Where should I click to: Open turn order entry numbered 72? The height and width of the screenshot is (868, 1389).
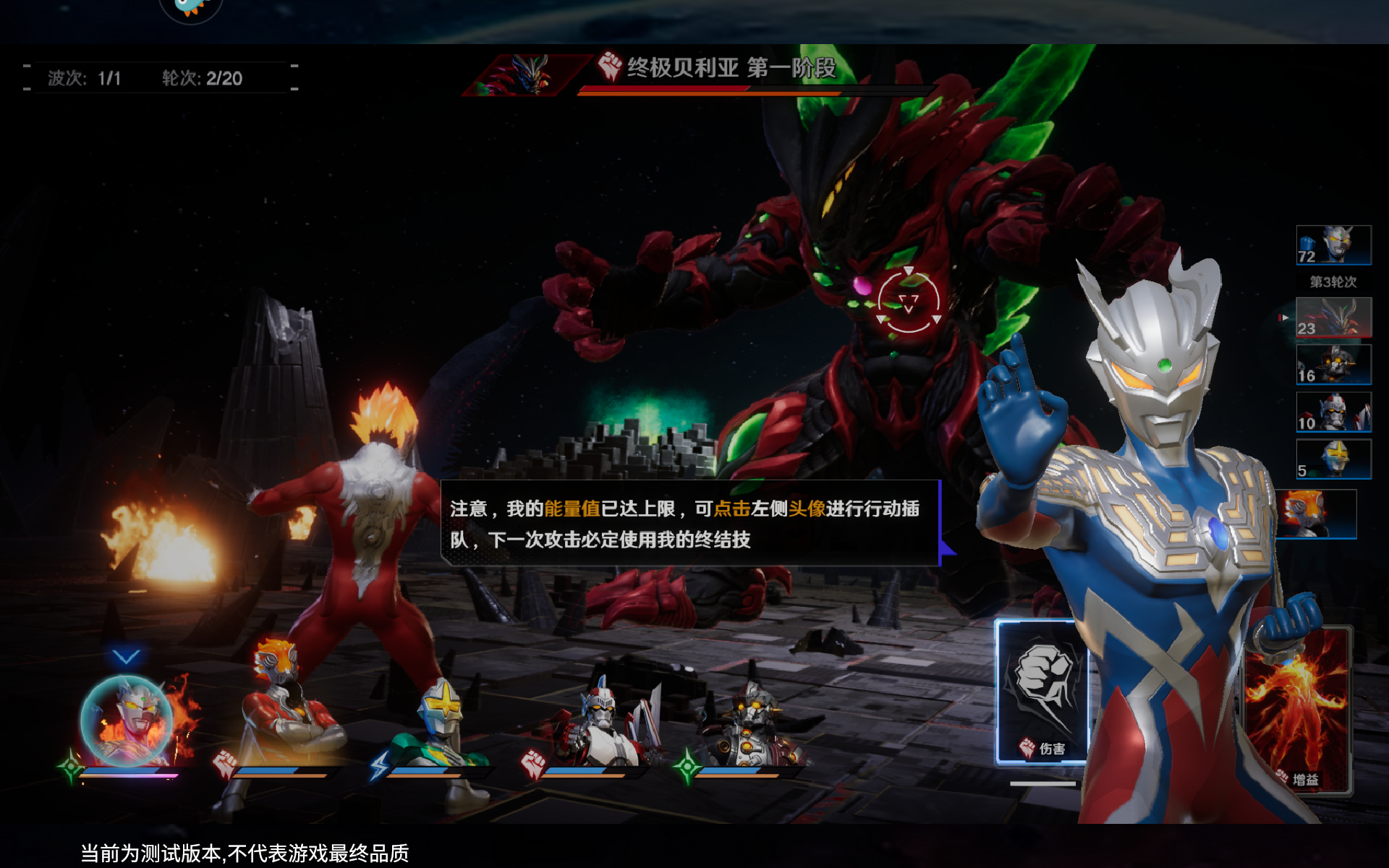[x=1333, y=244]
